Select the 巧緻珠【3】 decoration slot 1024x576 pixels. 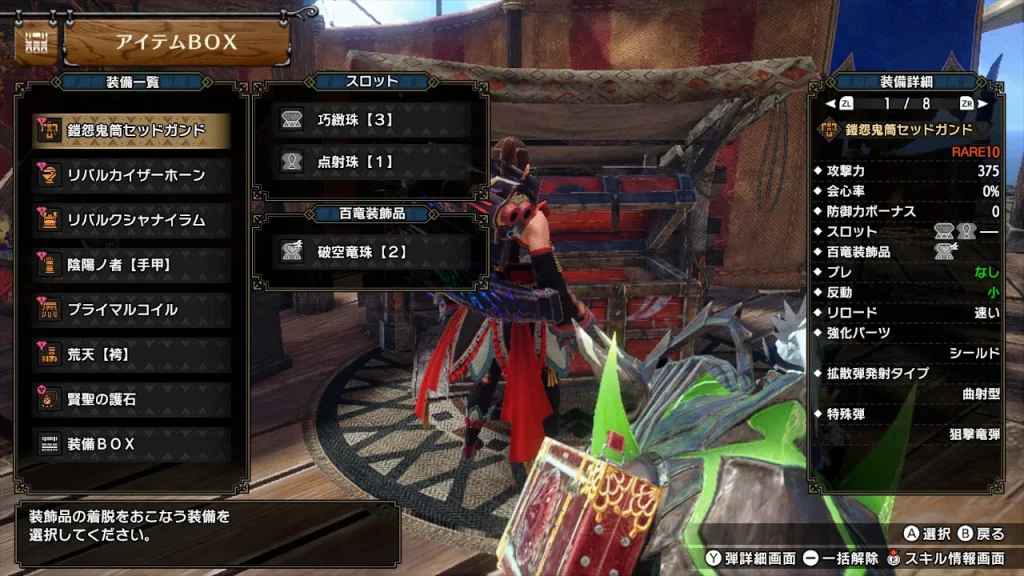[371, 120]
